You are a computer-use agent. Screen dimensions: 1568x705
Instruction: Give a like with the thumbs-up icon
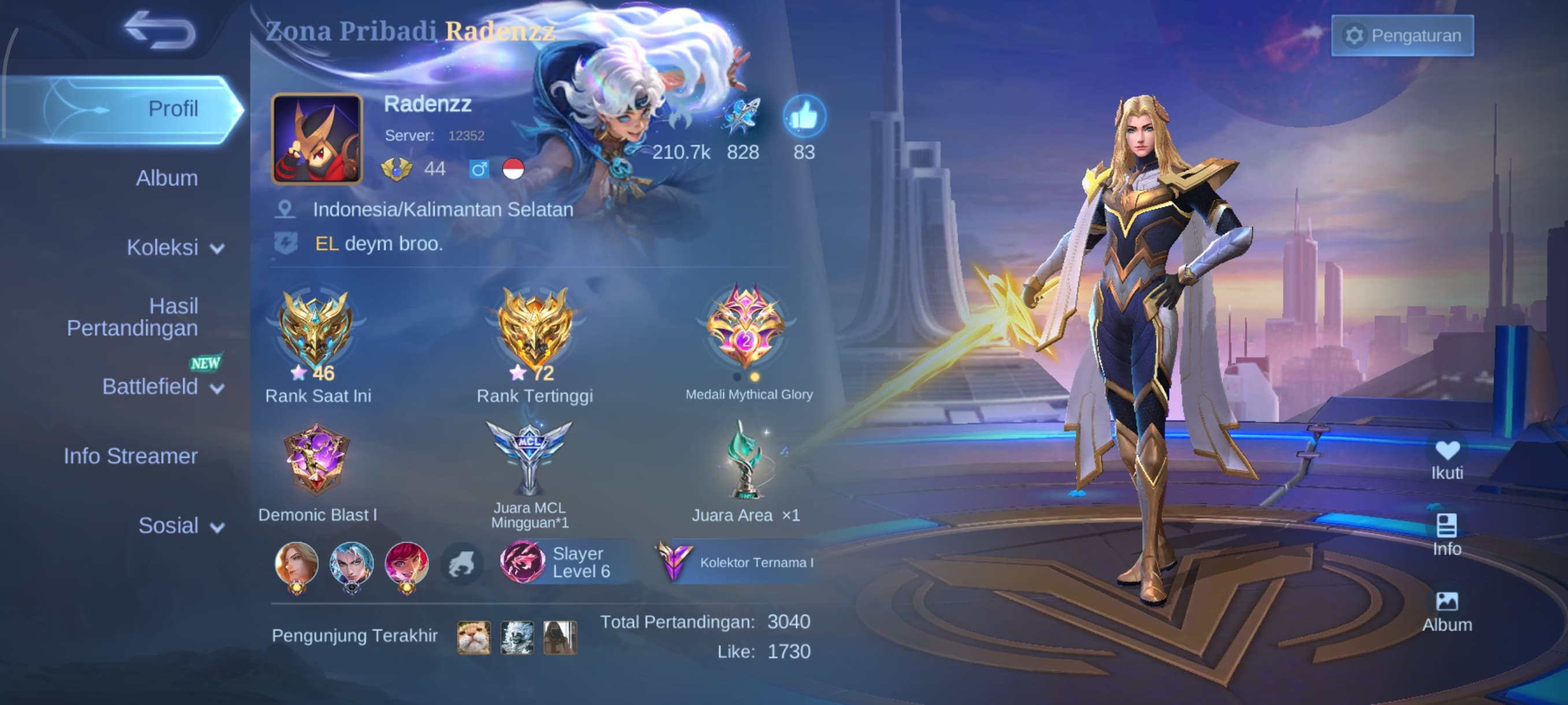click(x=804, y=117)
